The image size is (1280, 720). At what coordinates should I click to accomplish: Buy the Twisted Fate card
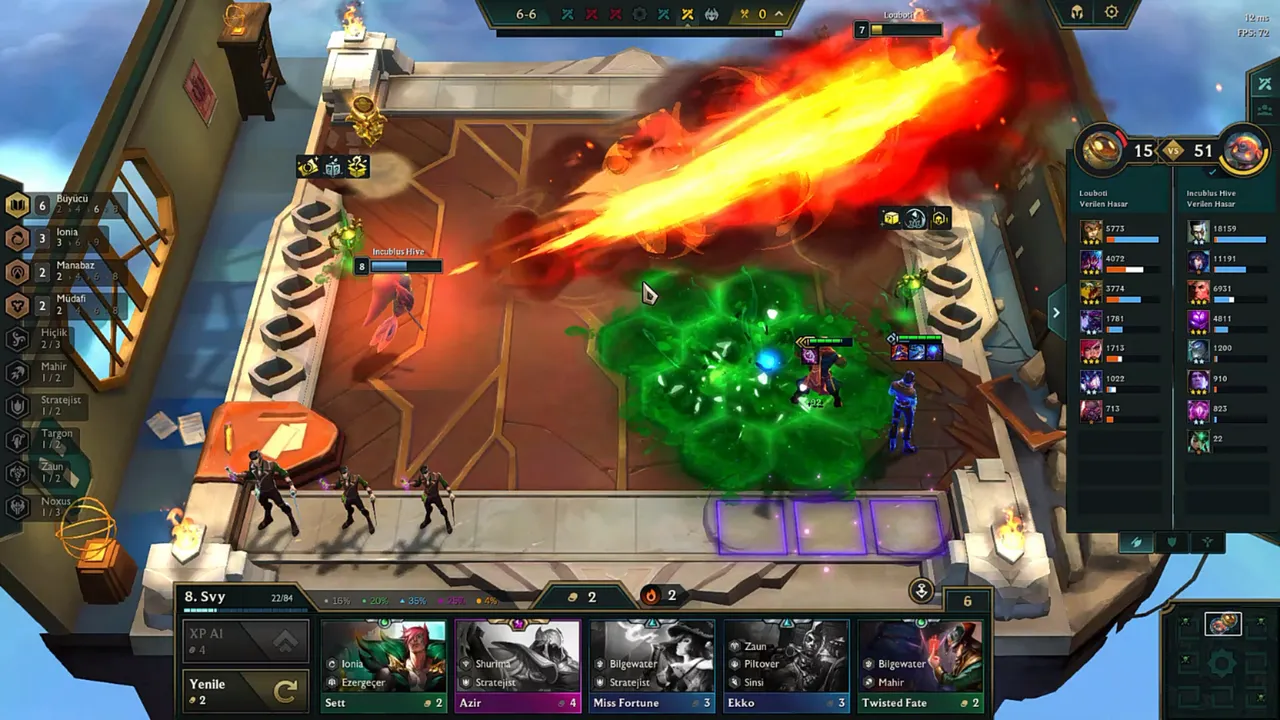(920, 665)
